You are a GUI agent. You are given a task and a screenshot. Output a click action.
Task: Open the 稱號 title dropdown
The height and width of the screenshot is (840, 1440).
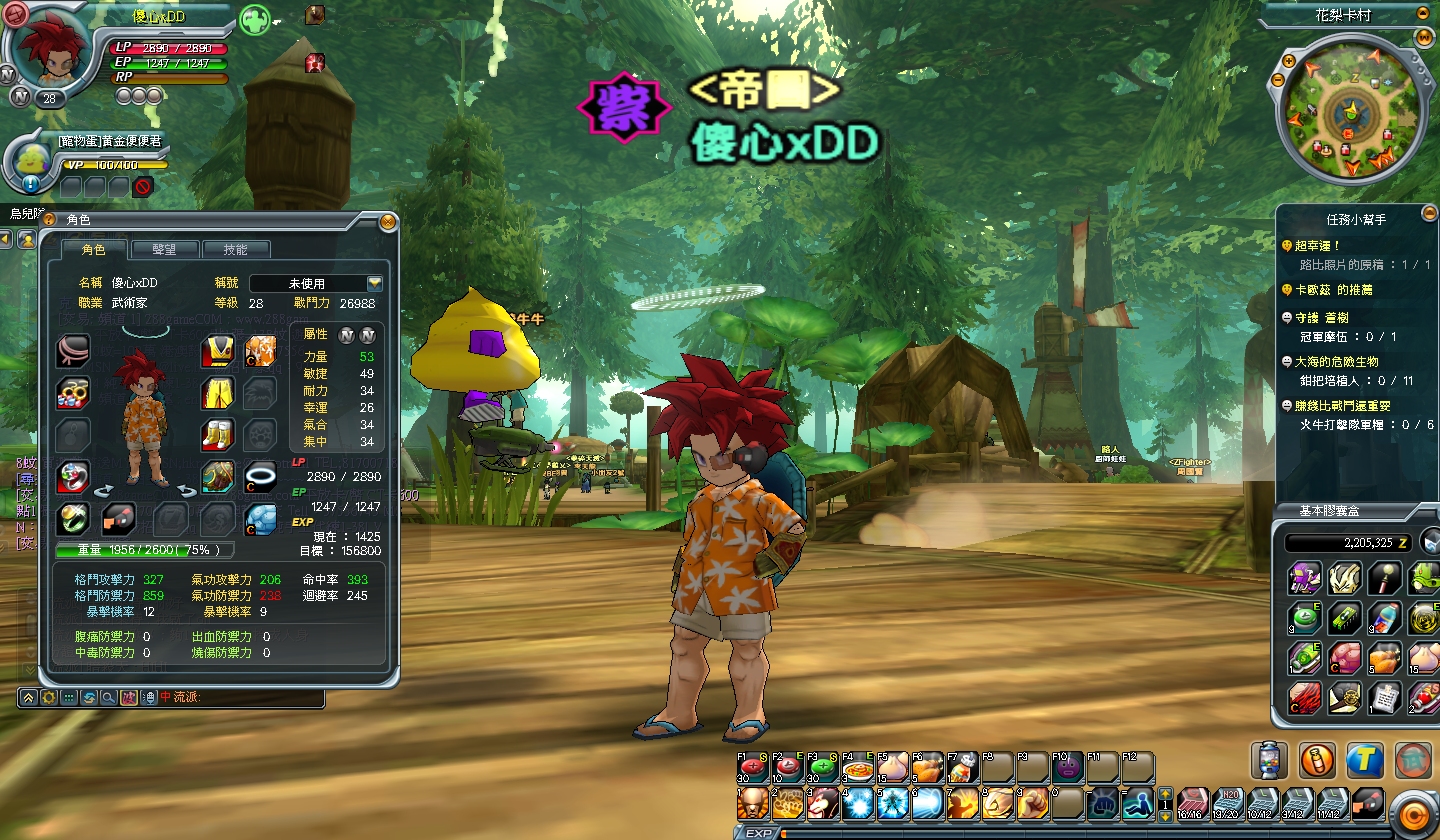pyautogui.click(x=374, y=283)
